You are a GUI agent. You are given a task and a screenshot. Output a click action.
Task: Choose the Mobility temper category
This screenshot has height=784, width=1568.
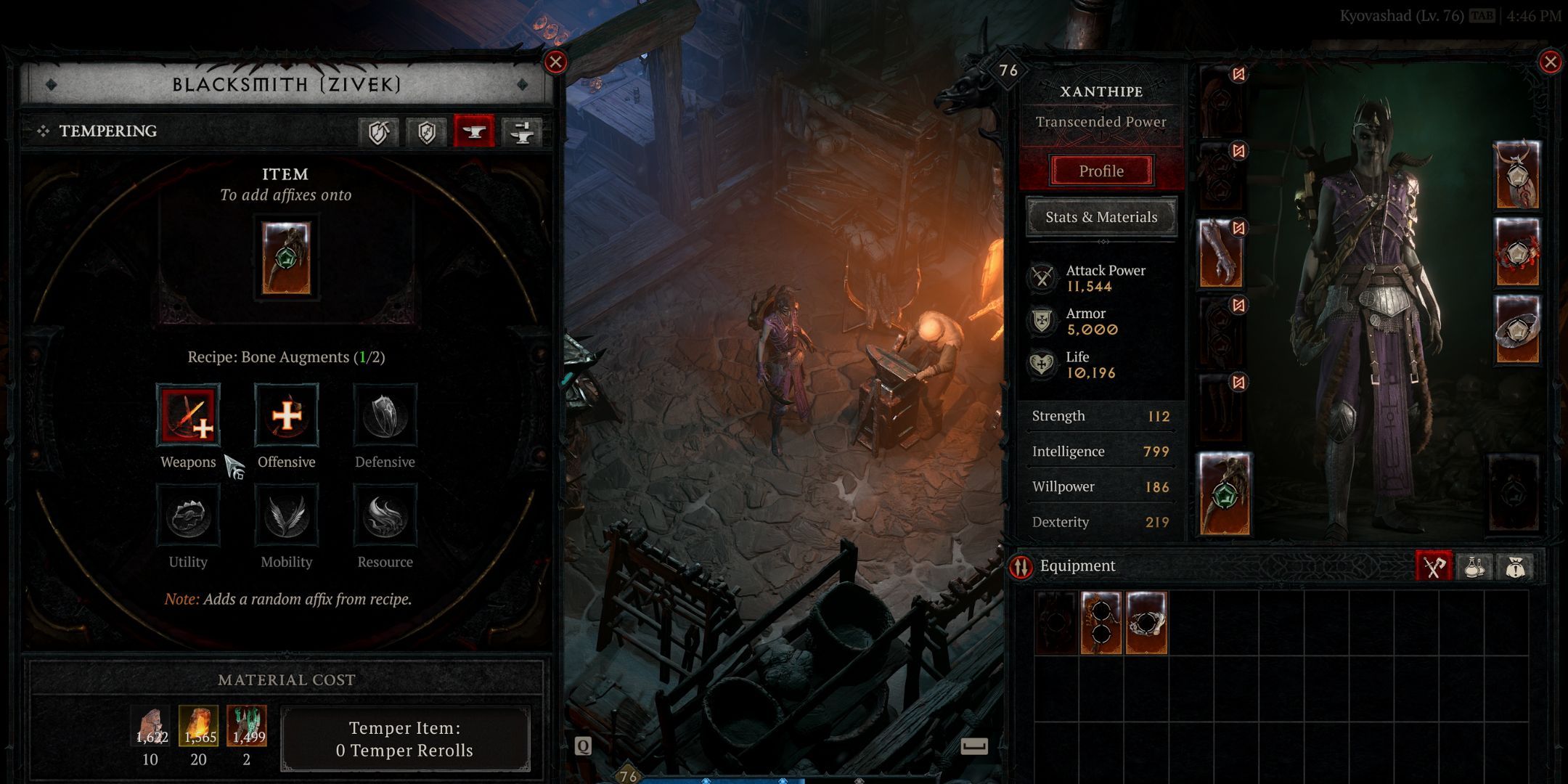(287, 516)
